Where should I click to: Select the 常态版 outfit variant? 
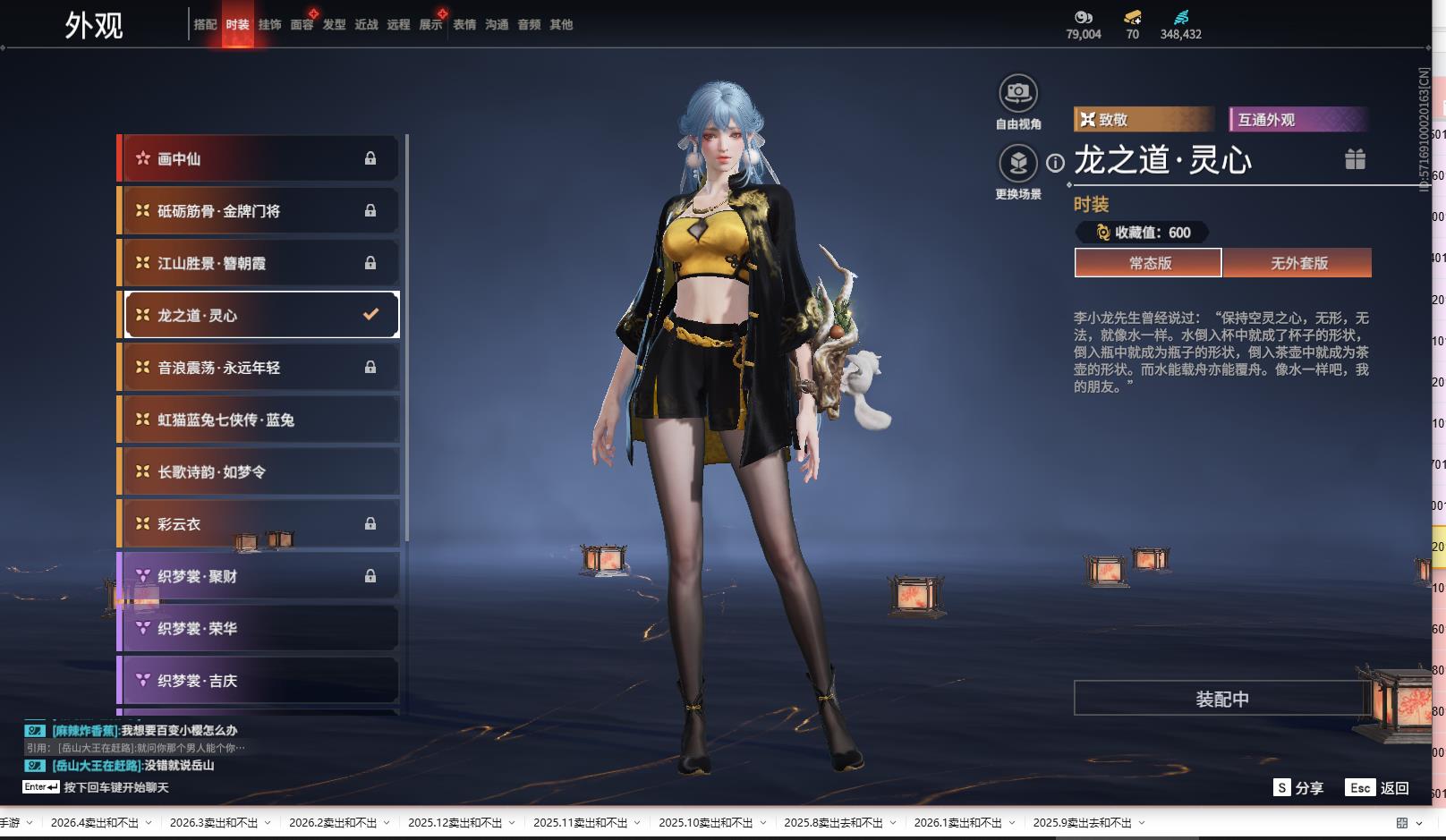pos(1149,263)
